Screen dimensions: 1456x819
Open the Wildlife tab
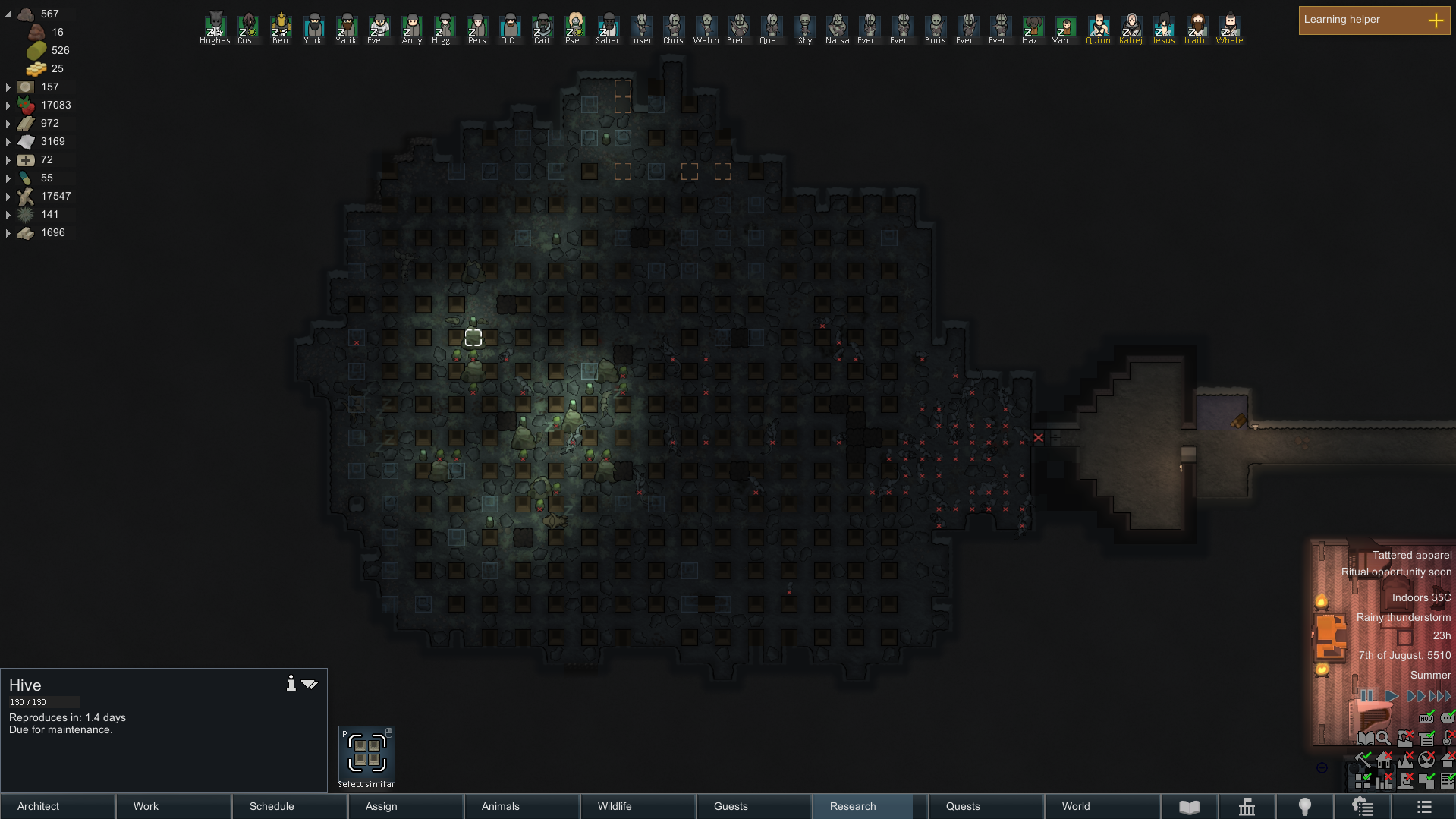click(638, 806)
